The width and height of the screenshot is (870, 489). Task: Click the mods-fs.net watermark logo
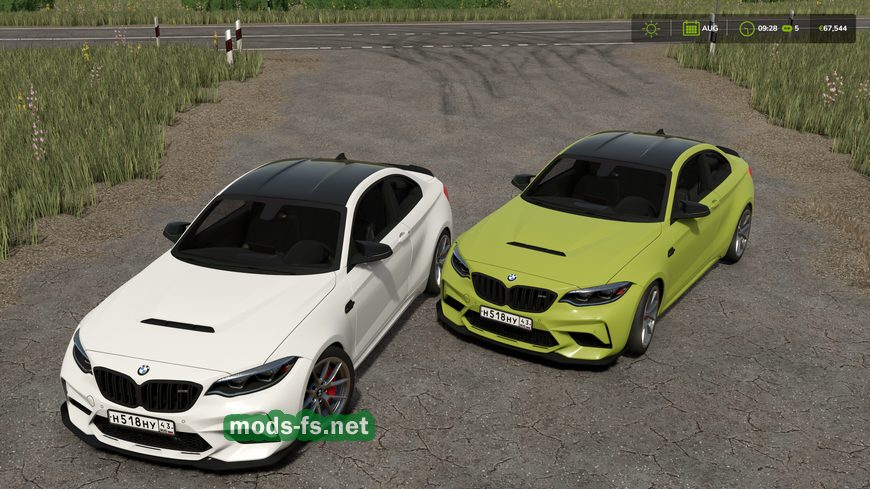[x=299, y=426]
